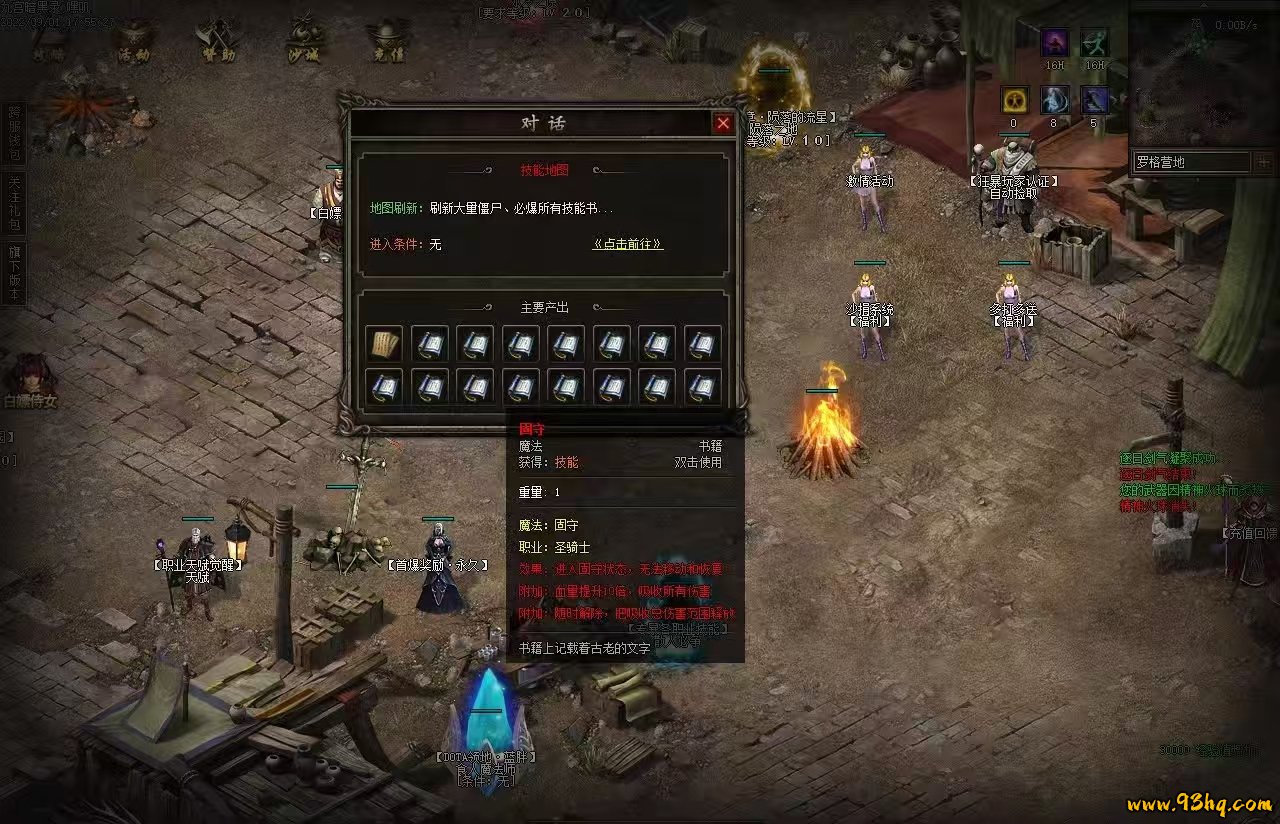Click the 《点击前往》 link
This screenshot has width=1280, height=824.
point(628,244)
